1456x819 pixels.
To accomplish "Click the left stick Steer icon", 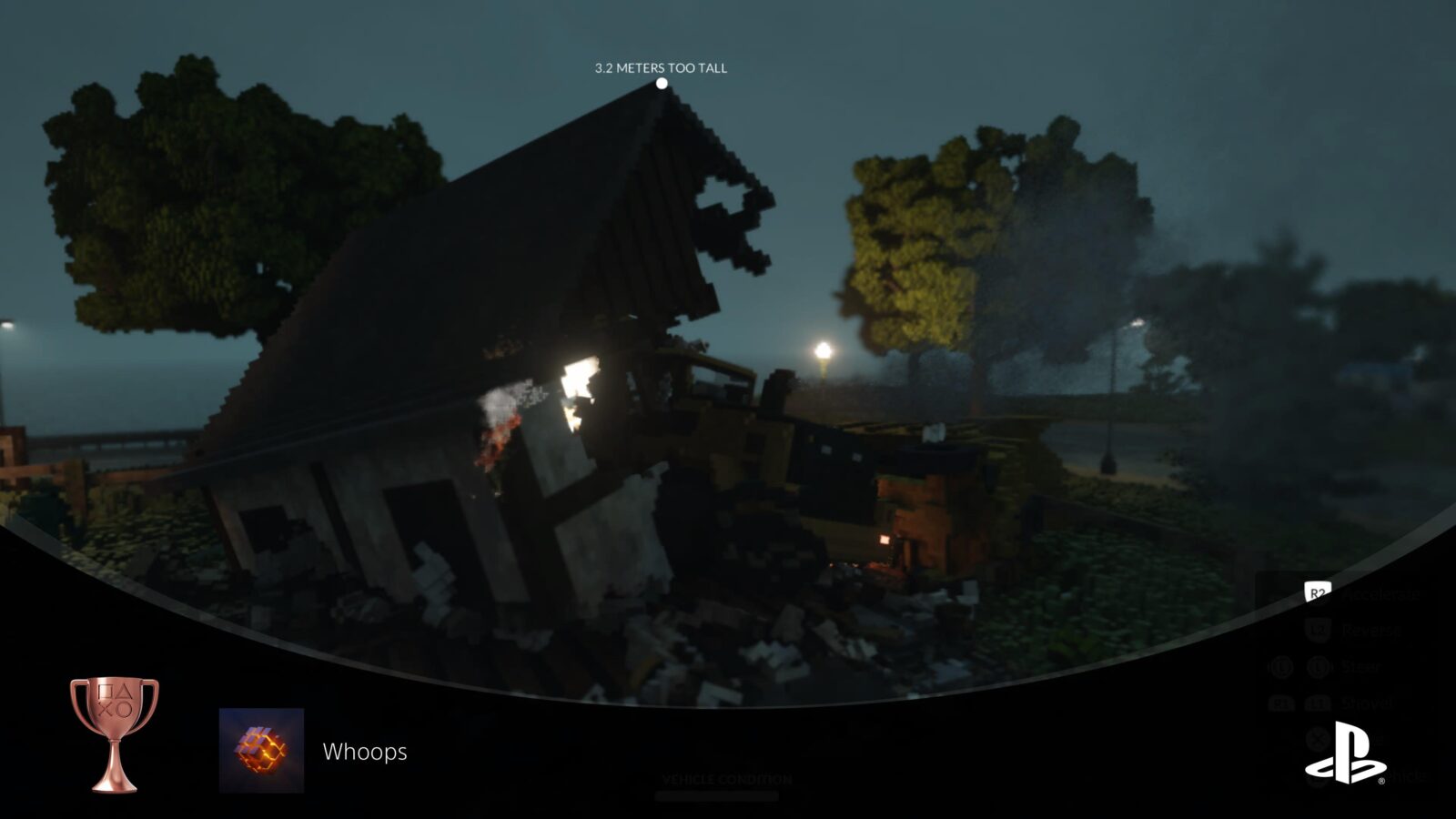I will (x=1319, y=666).
